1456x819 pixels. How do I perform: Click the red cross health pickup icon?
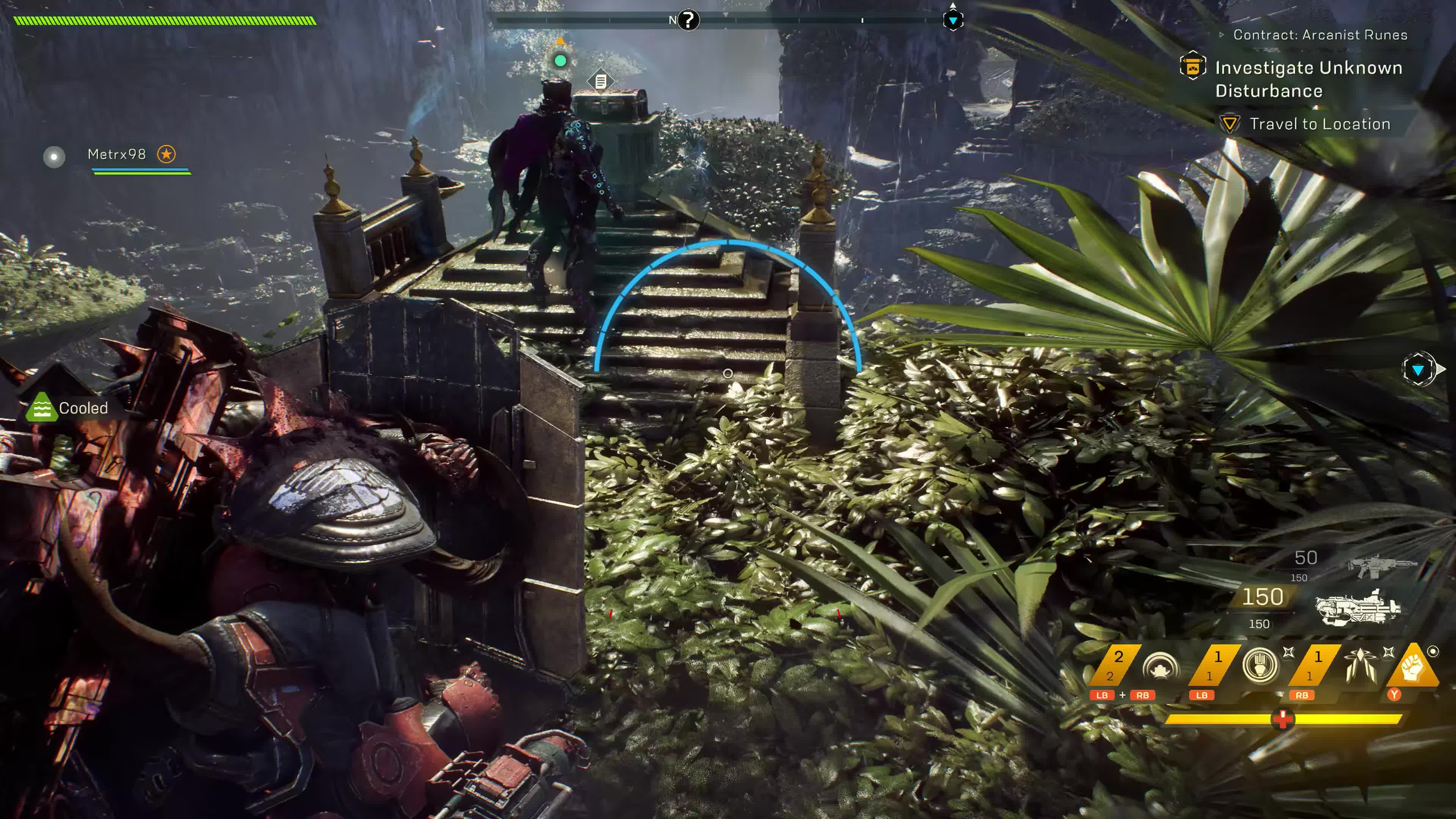point(1282,719)
